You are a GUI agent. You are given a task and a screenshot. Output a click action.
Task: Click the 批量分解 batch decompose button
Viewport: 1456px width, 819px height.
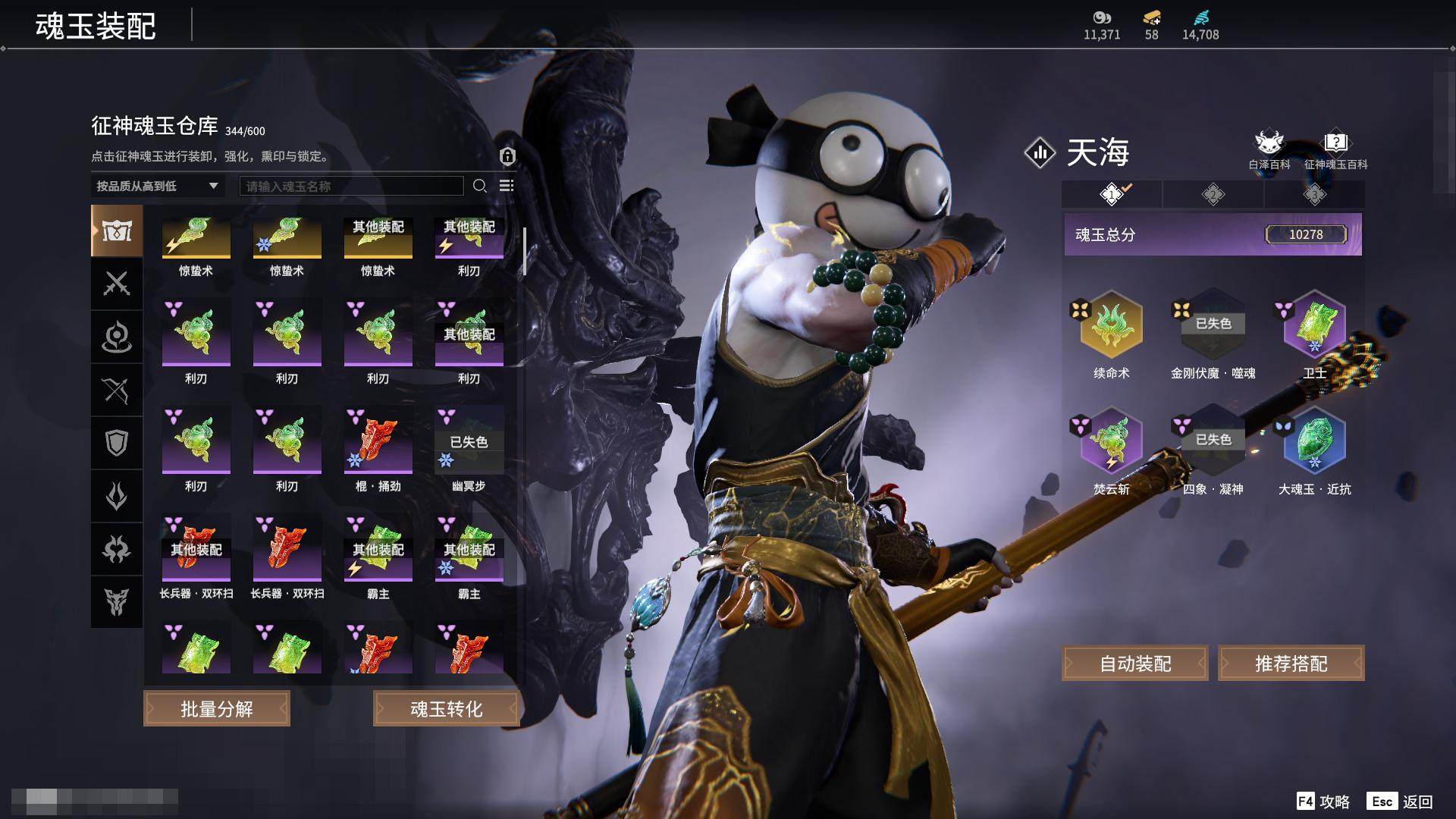coord(217,709)
